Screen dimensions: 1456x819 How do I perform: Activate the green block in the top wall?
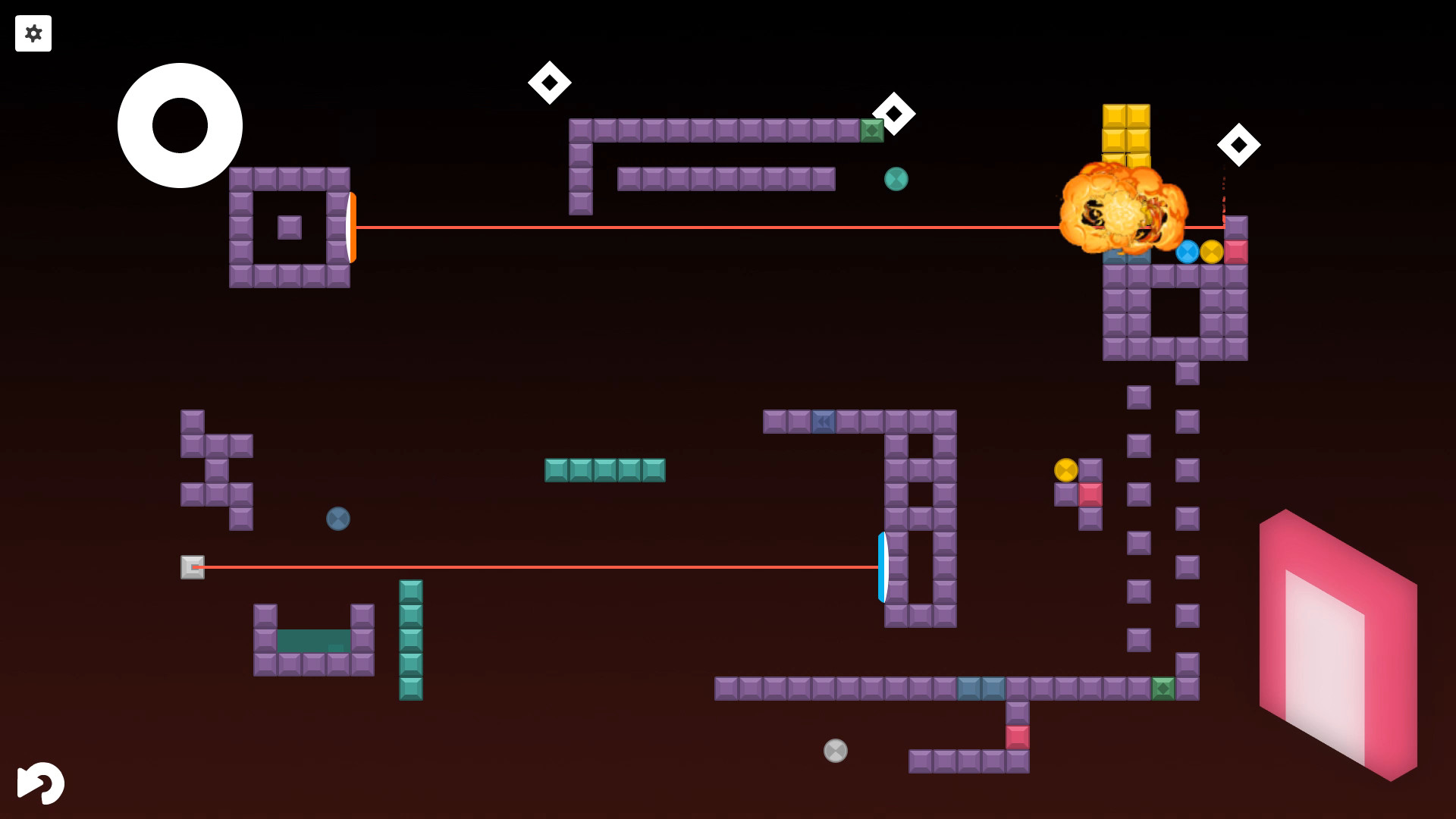click(873, 130)
